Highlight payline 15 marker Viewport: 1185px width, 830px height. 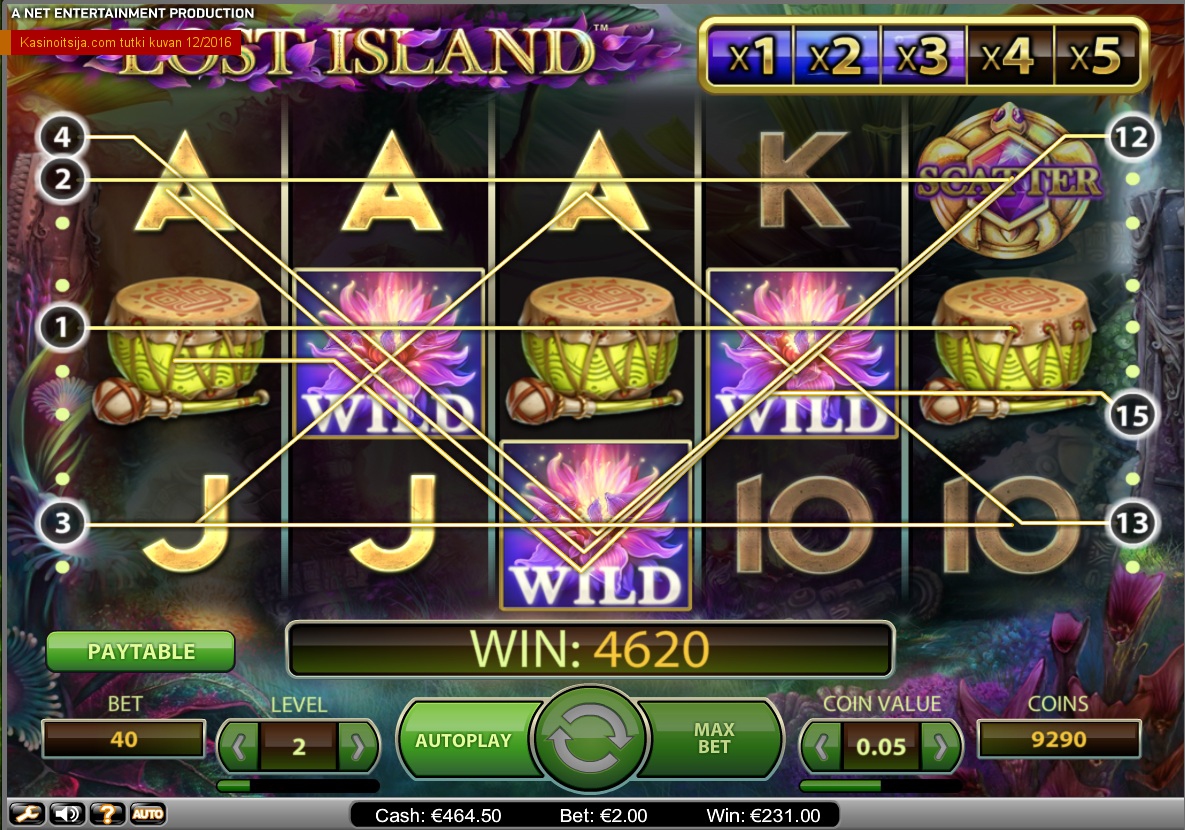pyautogui.click(x=1132, y=413)
